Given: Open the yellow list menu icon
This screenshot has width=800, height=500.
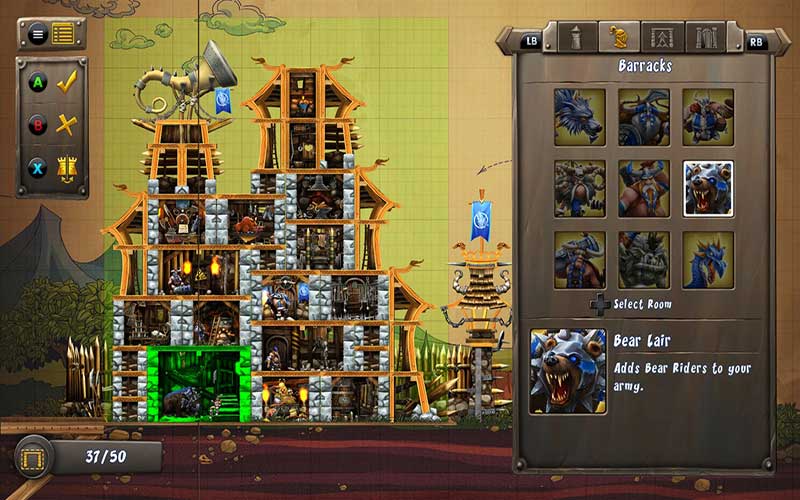Looking at the screenshot, I should click(x=64, y=34).
